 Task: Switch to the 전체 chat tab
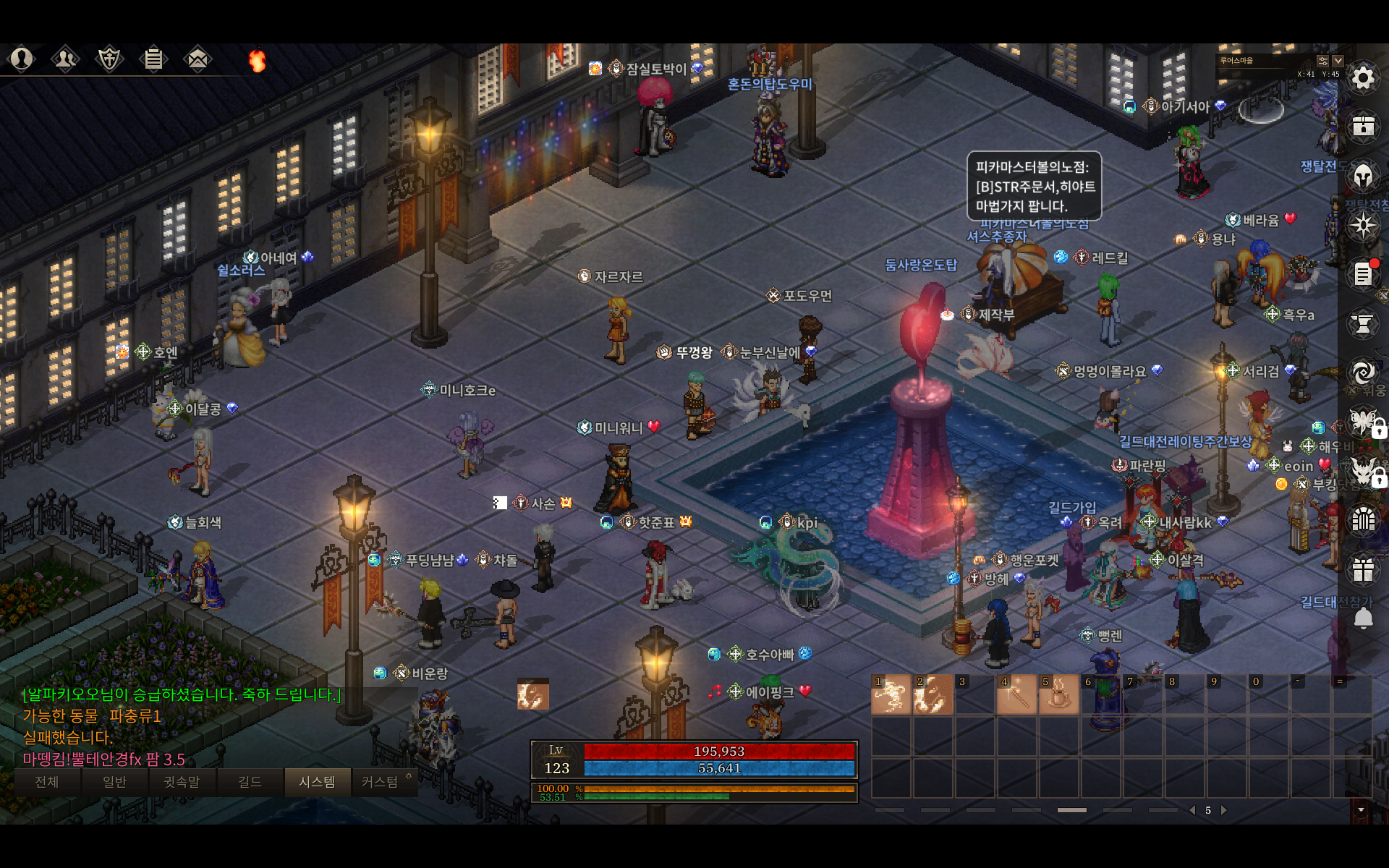47,782
